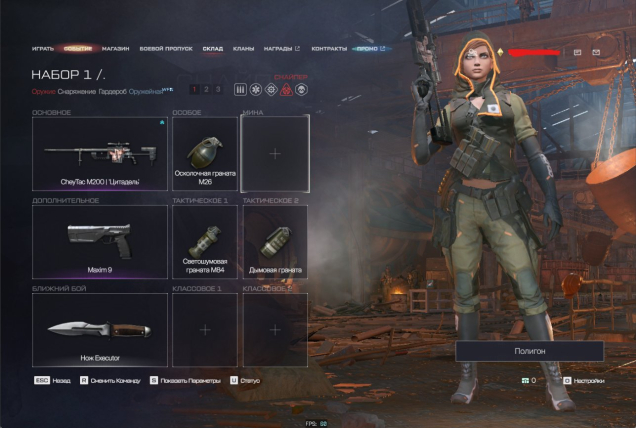Go to the МАГАЗИН shop
This screenshot has height=428, width=636.
click(115, 48)
